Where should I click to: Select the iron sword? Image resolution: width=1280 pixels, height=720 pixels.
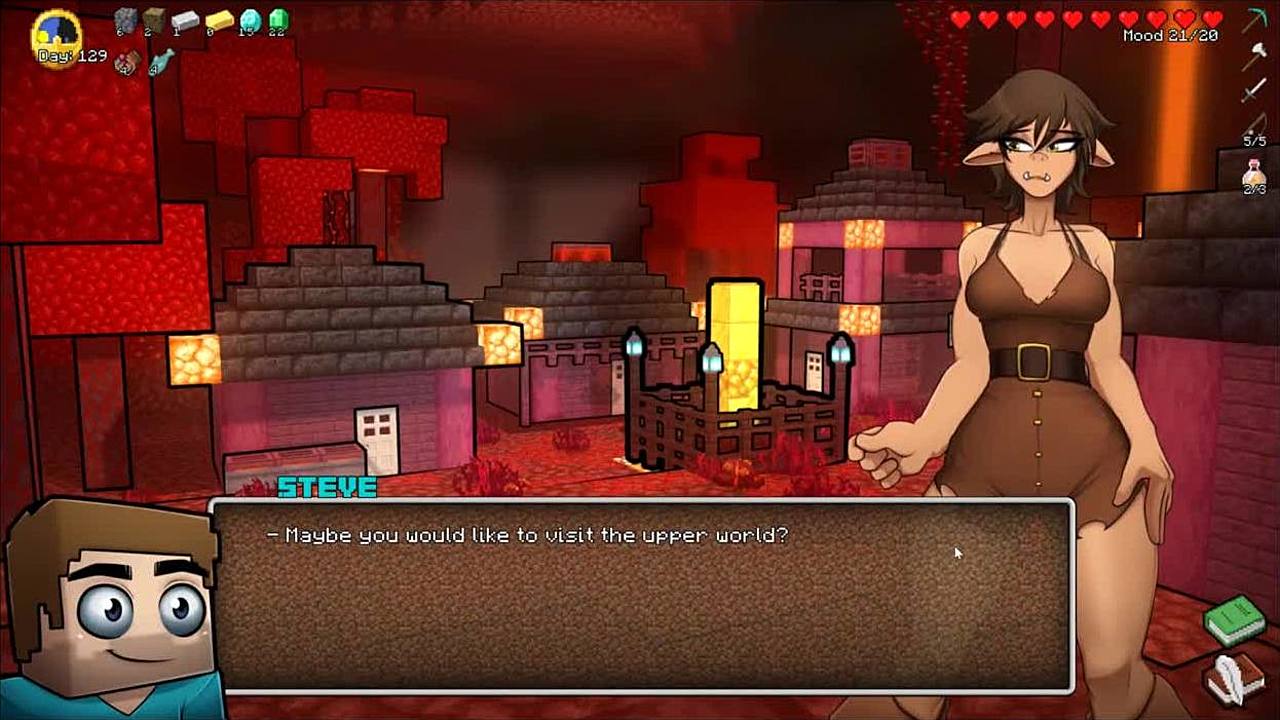(x=1255, y=91)
